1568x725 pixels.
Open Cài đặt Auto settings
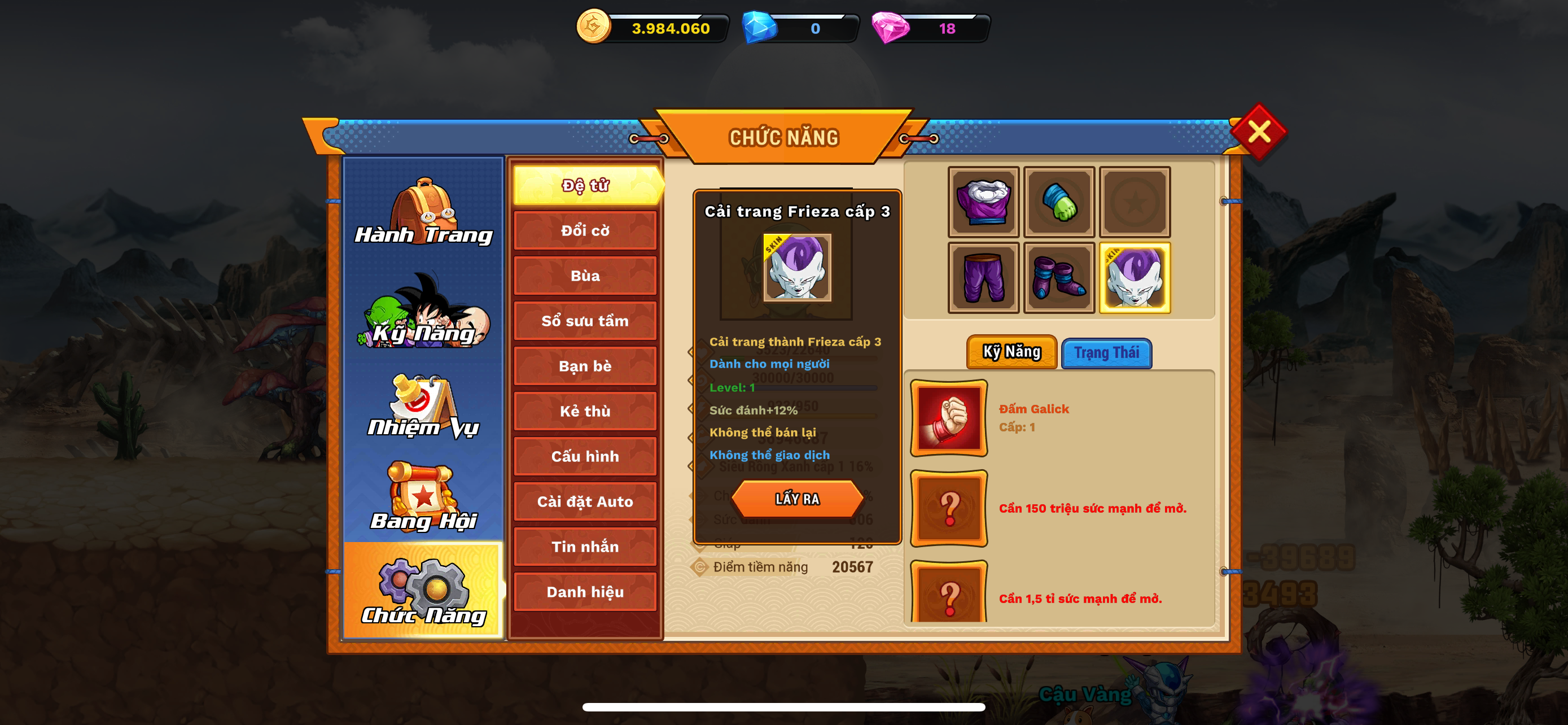(x=585, y=501)
